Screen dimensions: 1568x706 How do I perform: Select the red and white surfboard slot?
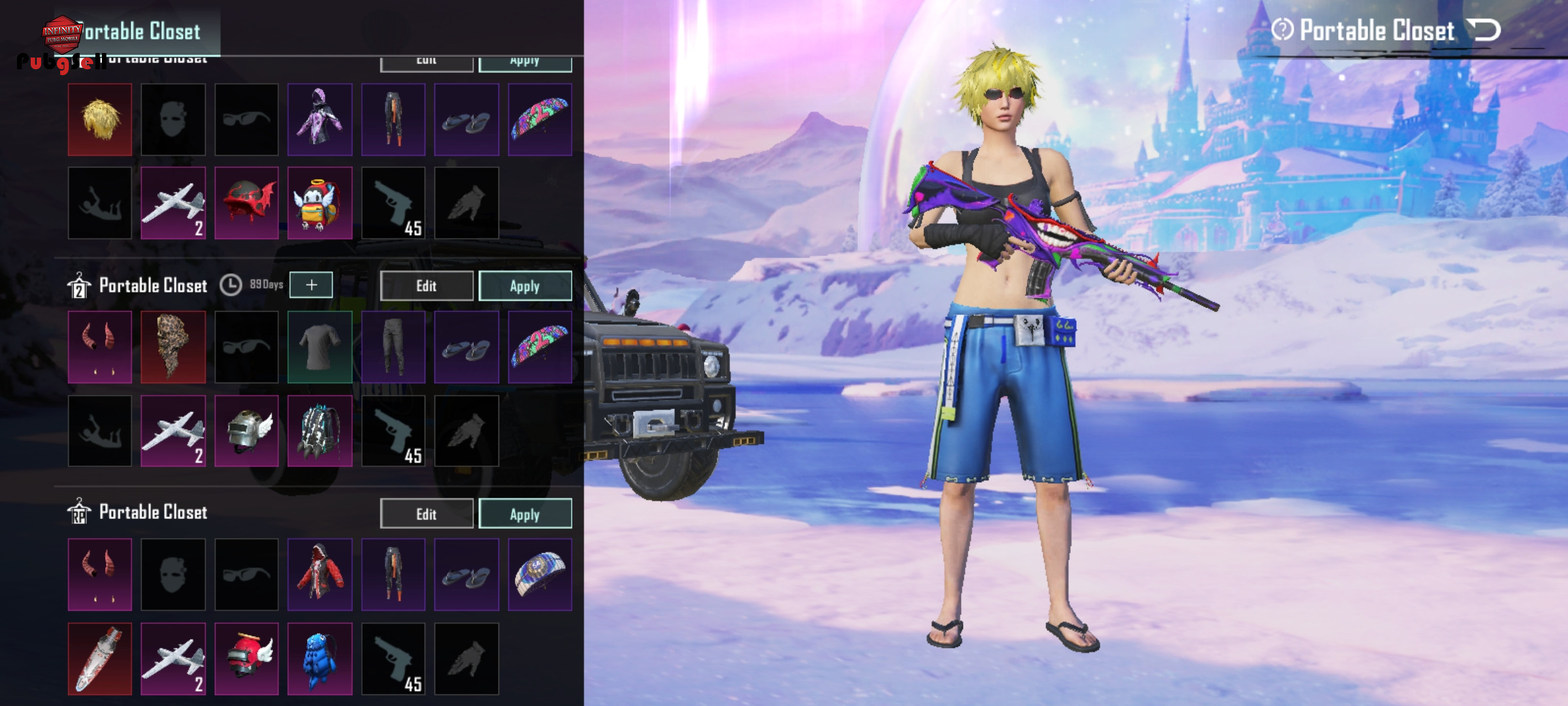100,658
